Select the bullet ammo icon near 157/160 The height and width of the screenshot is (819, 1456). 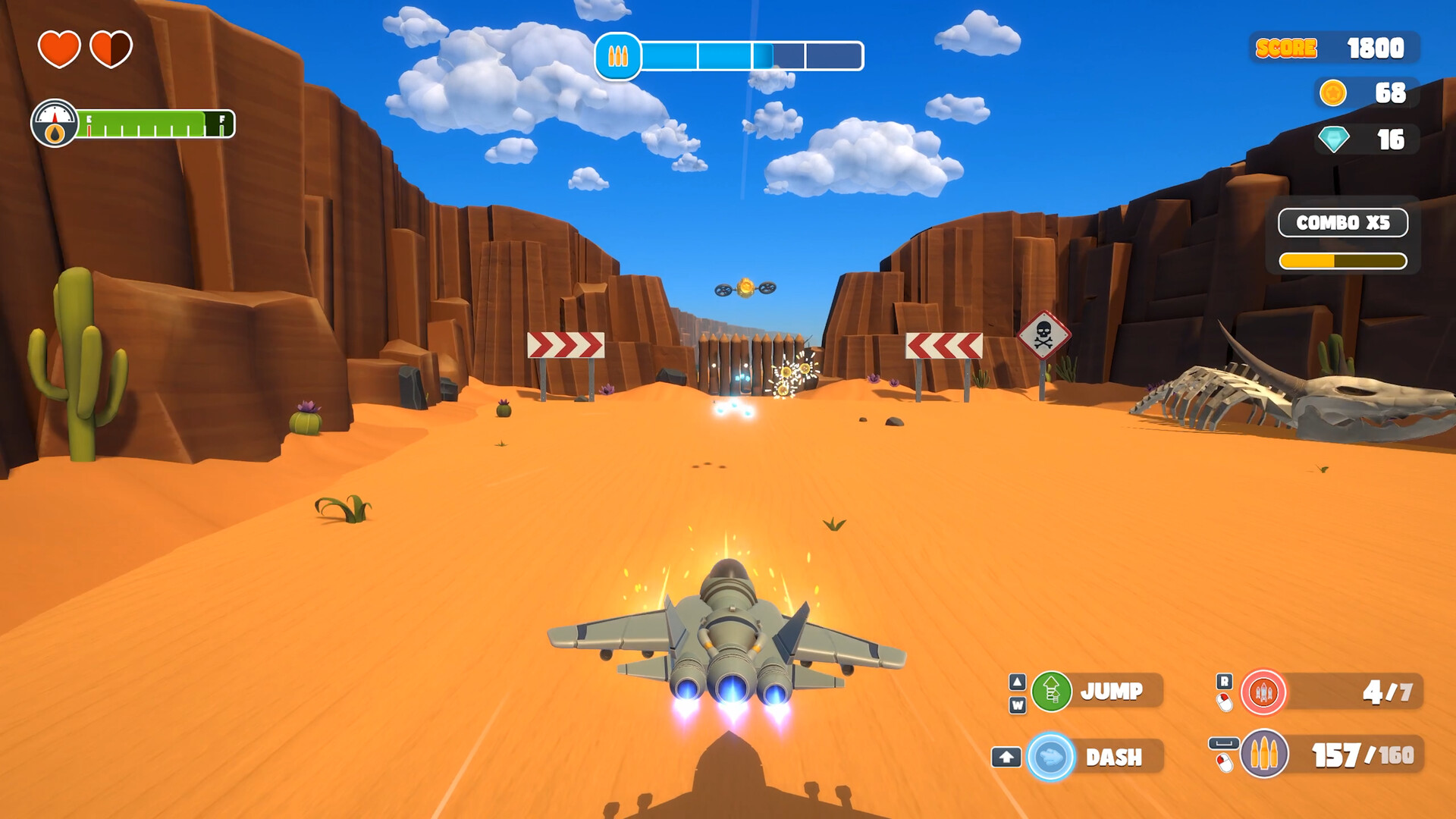click(x=1263, y=755)
